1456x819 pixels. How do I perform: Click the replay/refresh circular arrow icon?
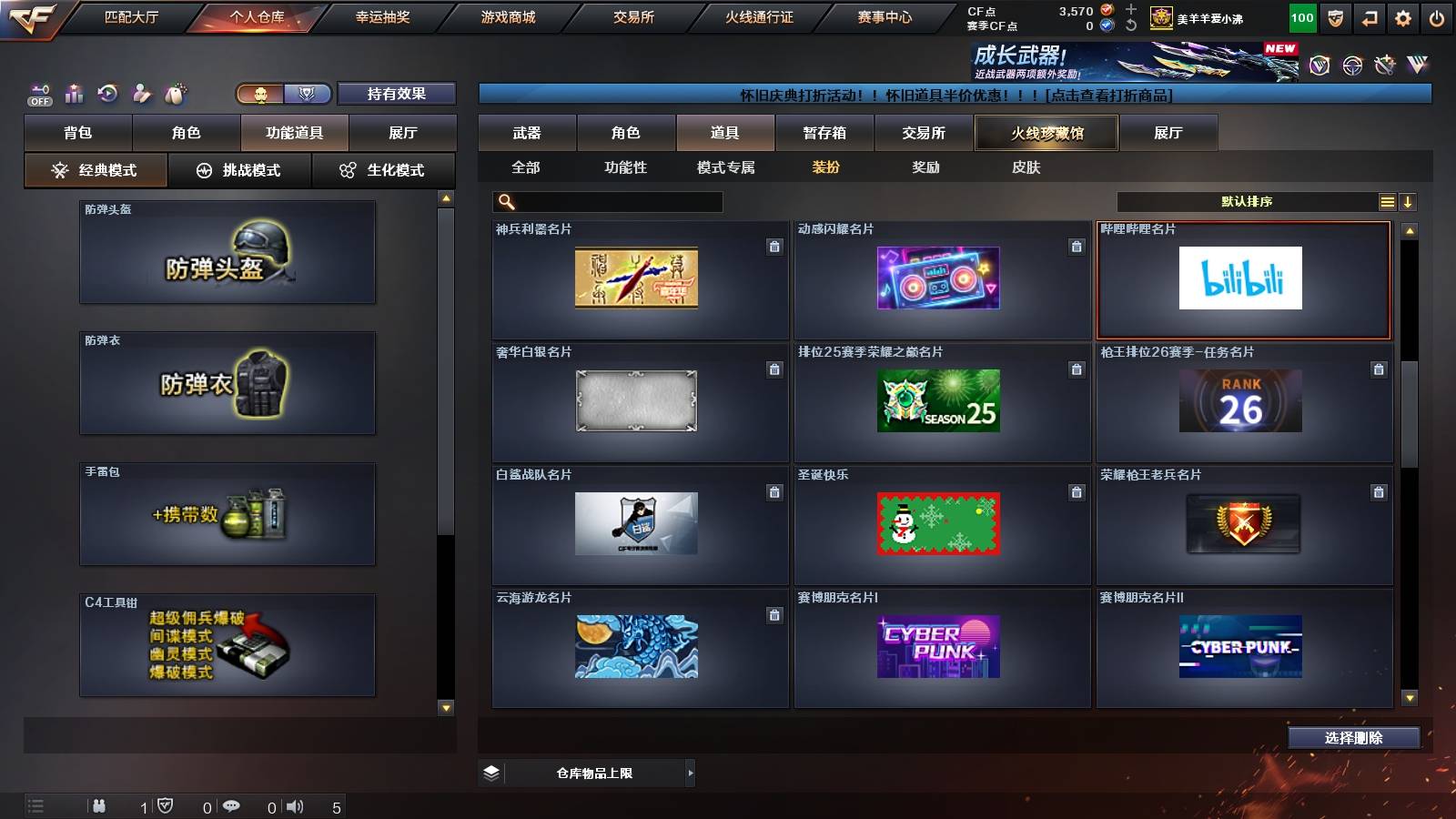106,93
